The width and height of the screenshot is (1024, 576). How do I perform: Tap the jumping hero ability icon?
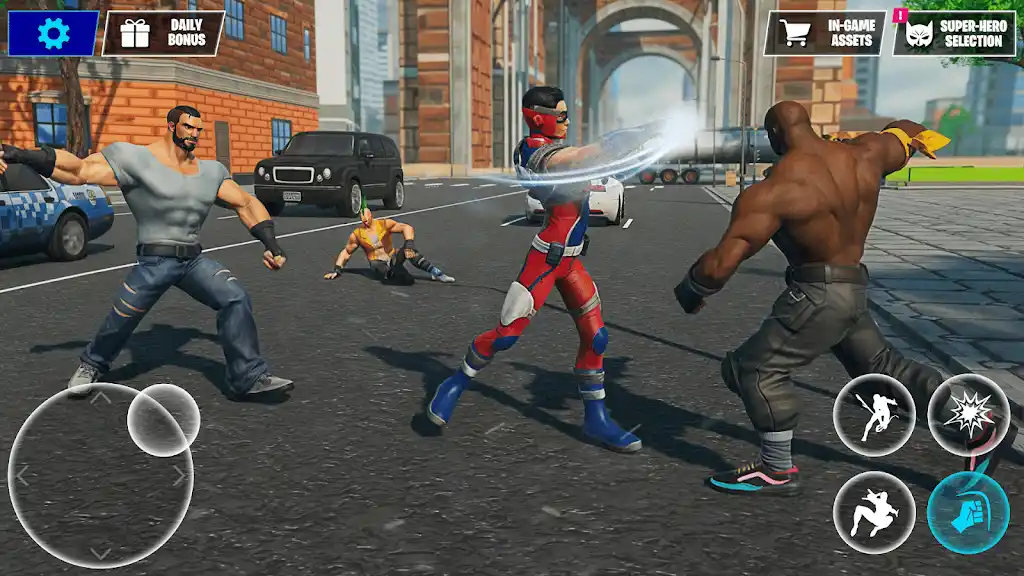[874, 512]
